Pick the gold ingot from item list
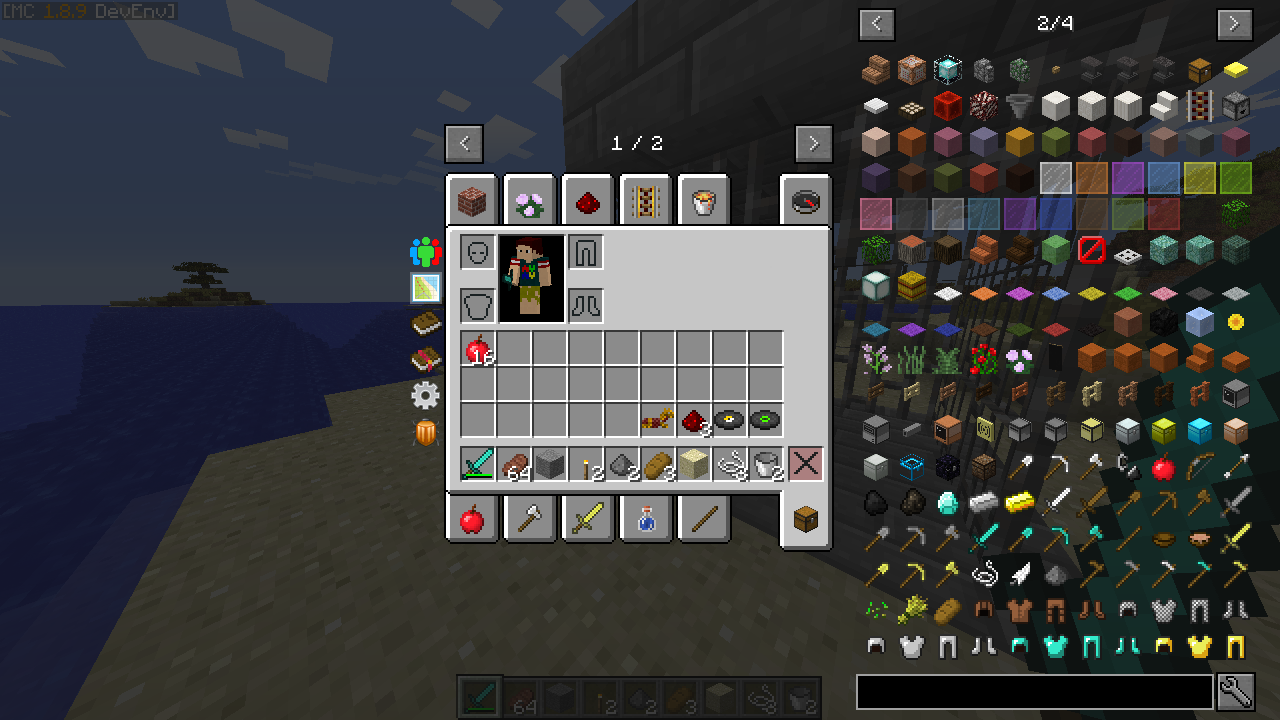Screen dimensions: 1280x720 (1019, 500)
